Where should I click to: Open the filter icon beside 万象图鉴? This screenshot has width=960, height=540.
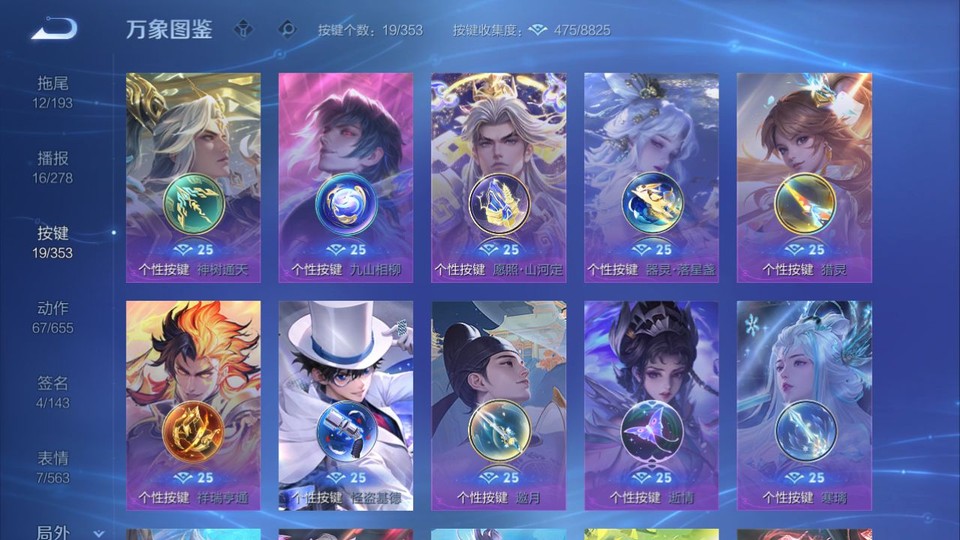click(x=243, y=30)
